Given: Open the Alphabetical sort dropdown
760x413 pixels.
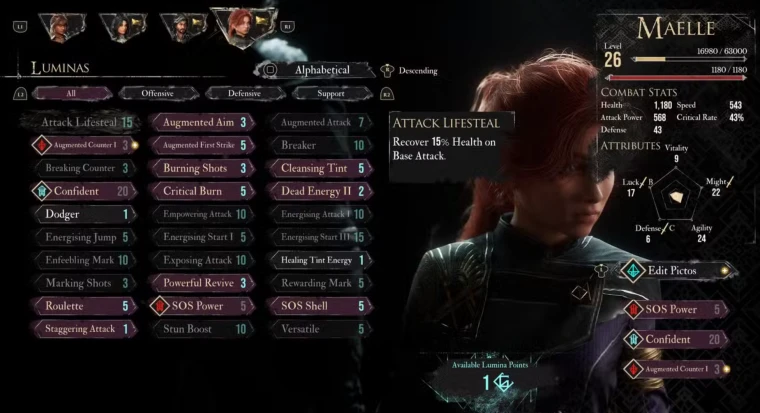Looking at the screenshot, I should 322,70.
